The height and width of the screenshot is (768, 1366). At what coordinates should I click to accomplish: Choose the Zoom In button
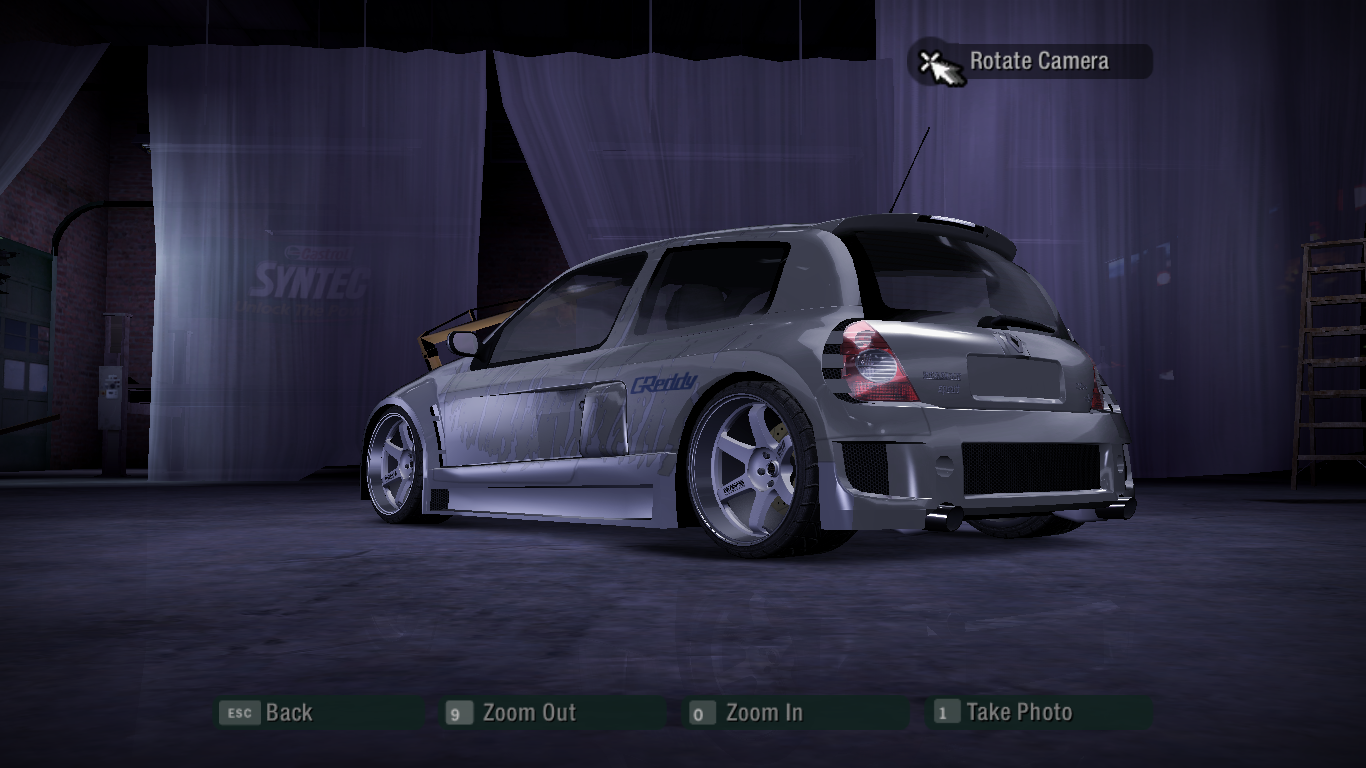point(763,713)
